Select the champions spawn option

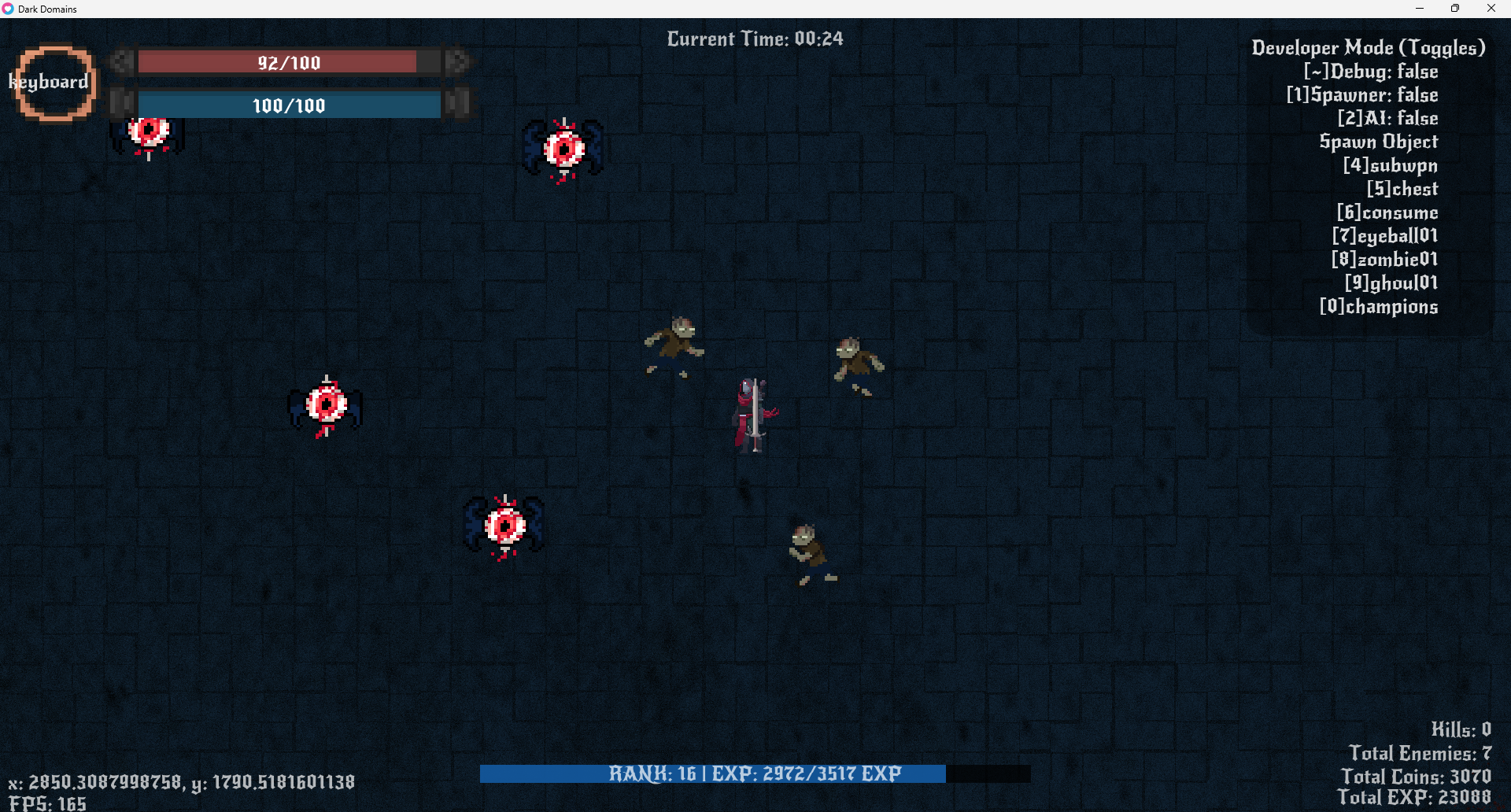tap(1379, 307)
